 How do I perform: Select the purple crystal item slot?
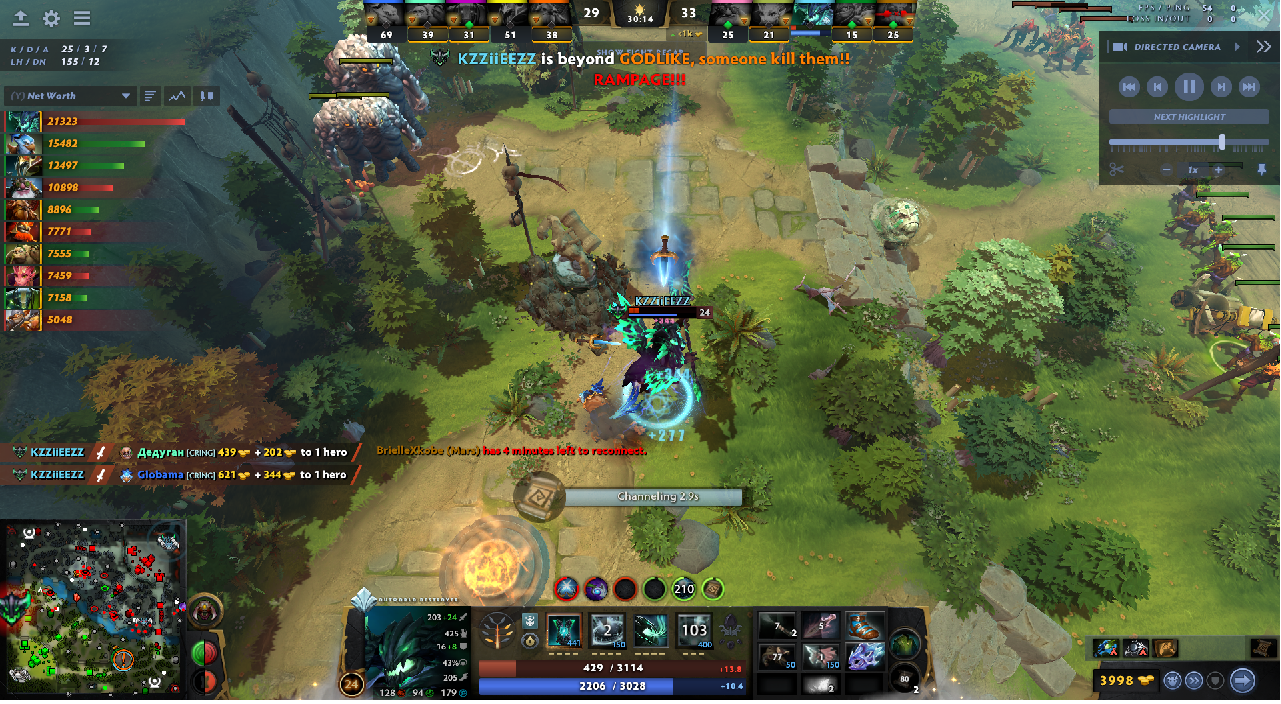[x=865, y=657]
